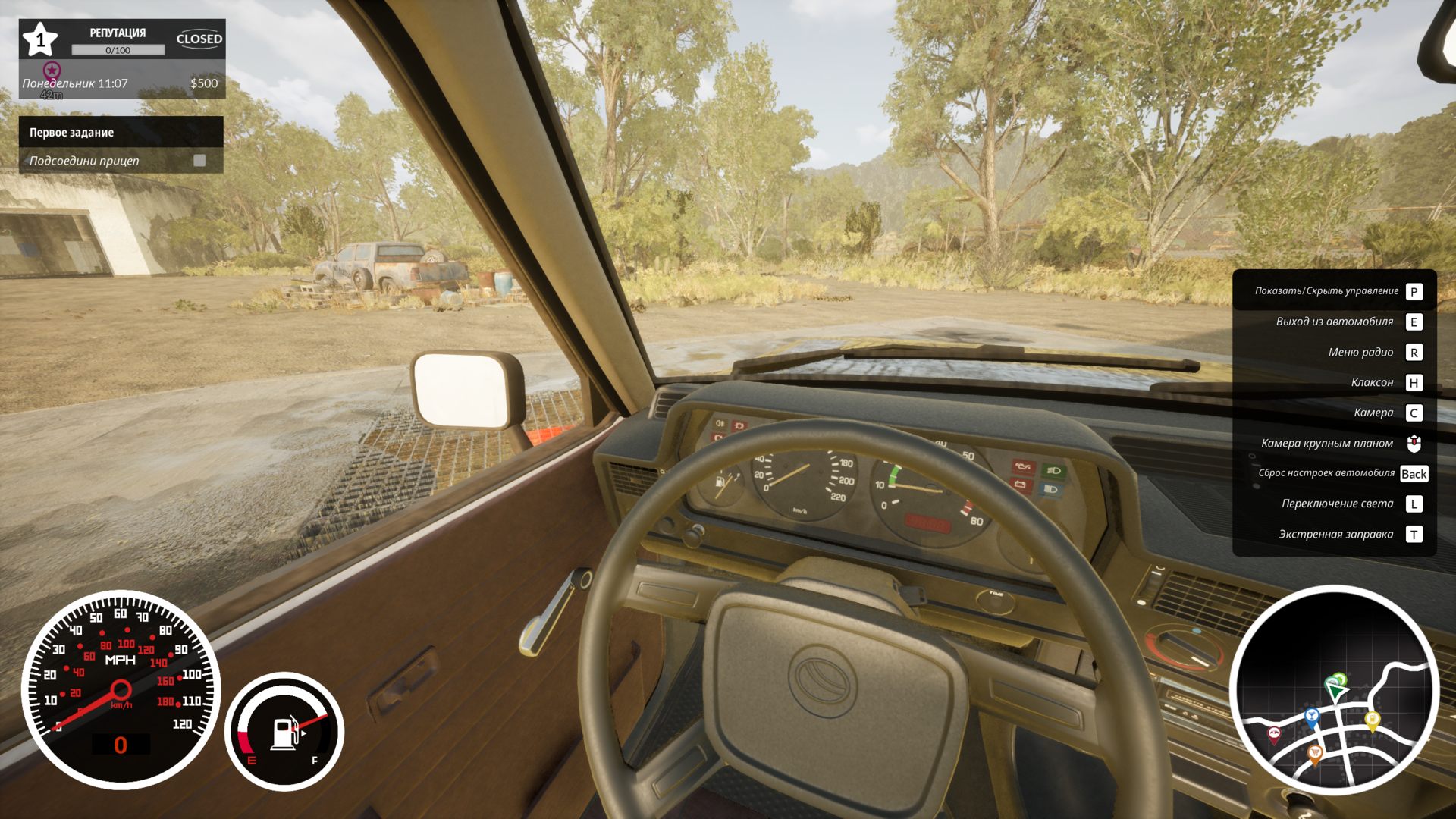Tick the 'Подсоедини прицеп' objective checkbox
Image resolution: width=1456 pixels, height=819 pixels.
199,161
